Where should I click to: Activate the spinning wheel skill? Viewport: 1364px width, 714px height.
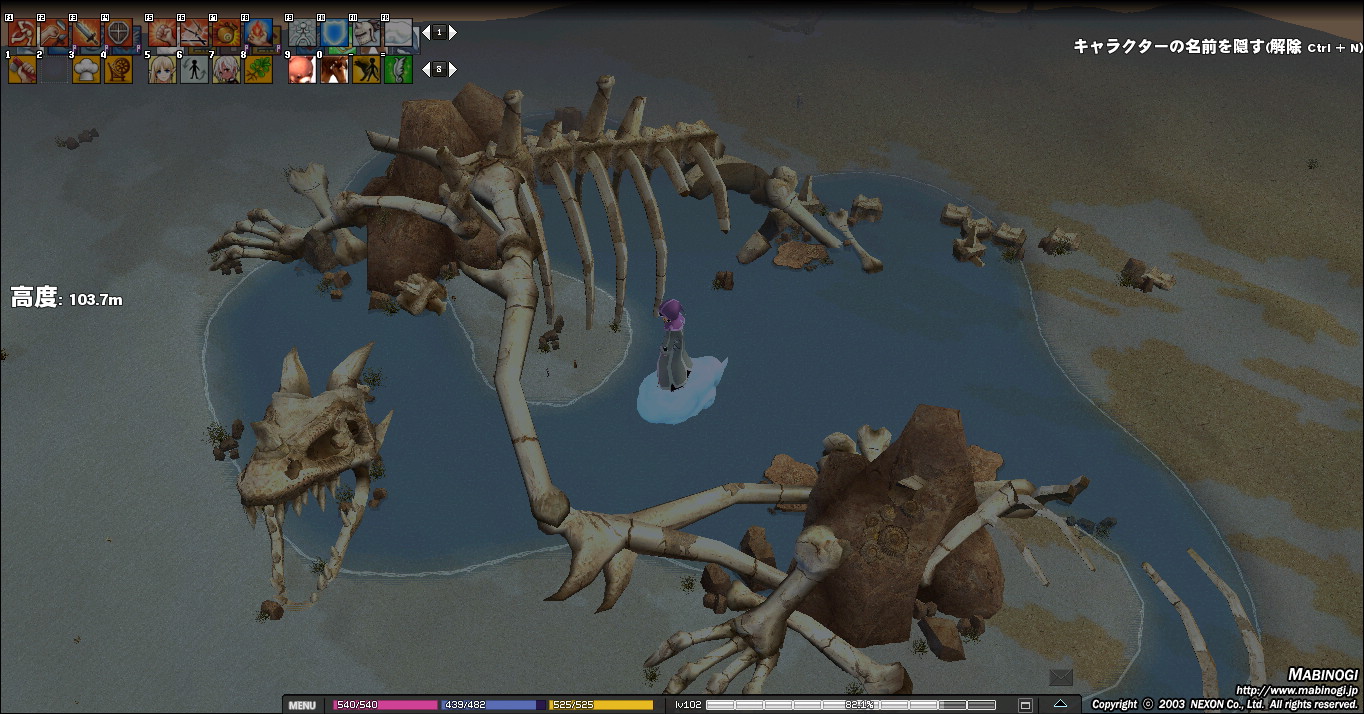coord(118,69)
